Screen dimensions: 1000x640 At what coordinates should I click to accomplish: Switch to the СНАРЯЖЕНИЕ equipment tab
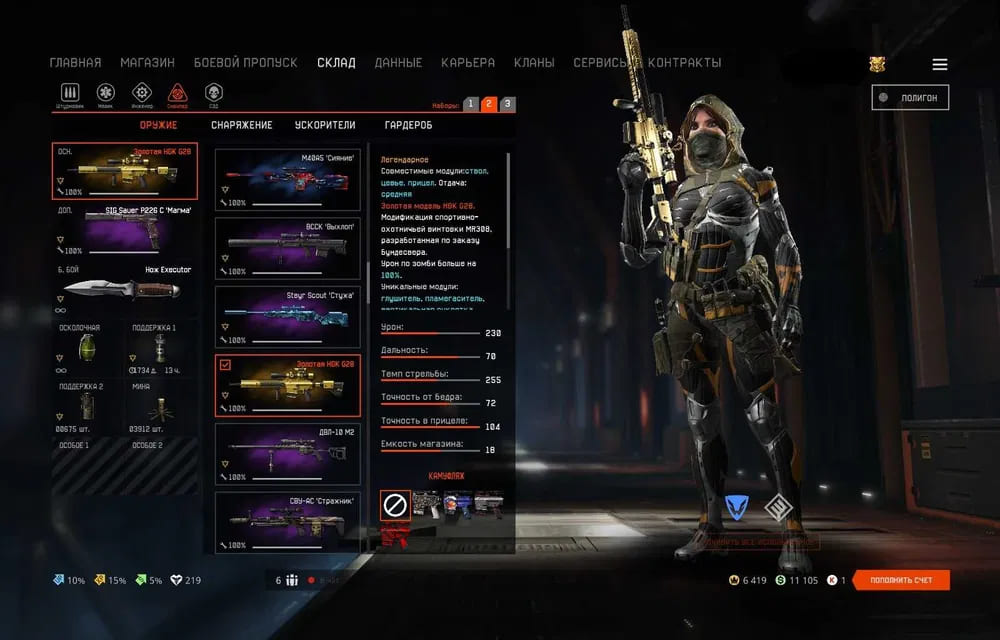pyautogui.click(x=241, y=125)
